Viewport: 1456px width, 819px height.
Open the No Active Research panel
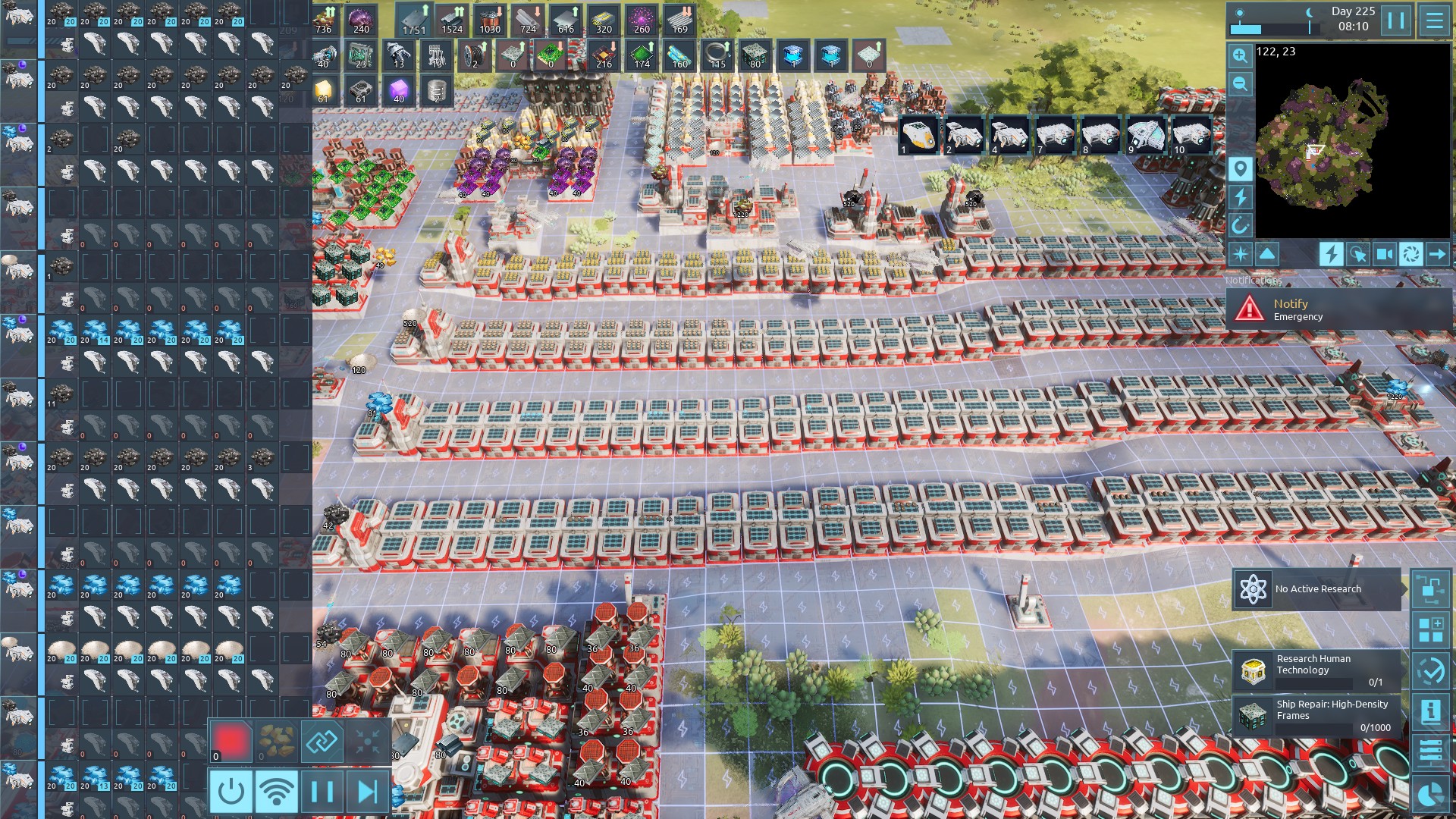click(x=1317, y=589)
